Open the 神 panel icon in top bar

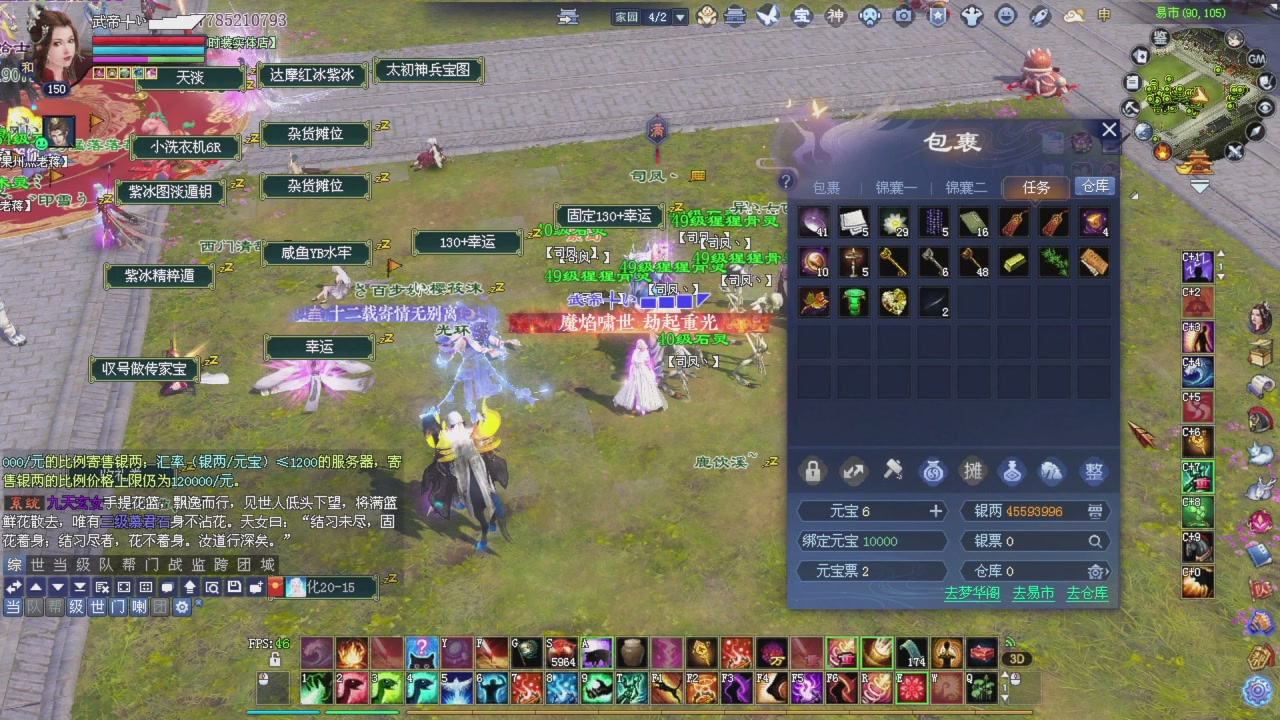tap(837, 16)
